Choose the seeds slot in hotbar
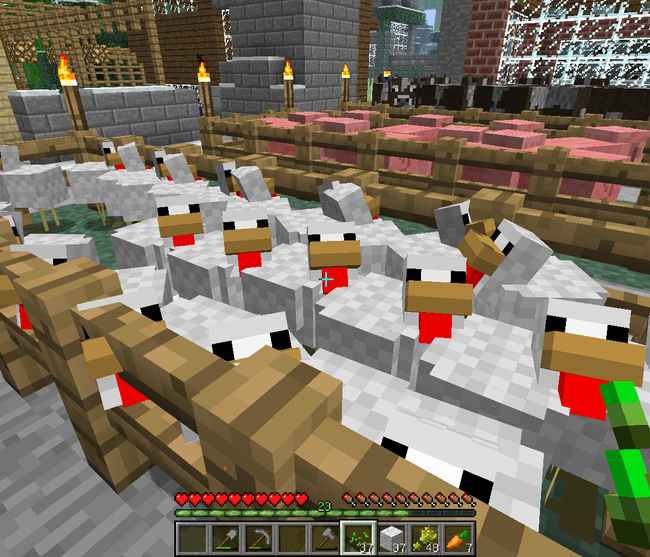Image resolution: width=650 pixels, height=557 pixels. coord(357,540)
